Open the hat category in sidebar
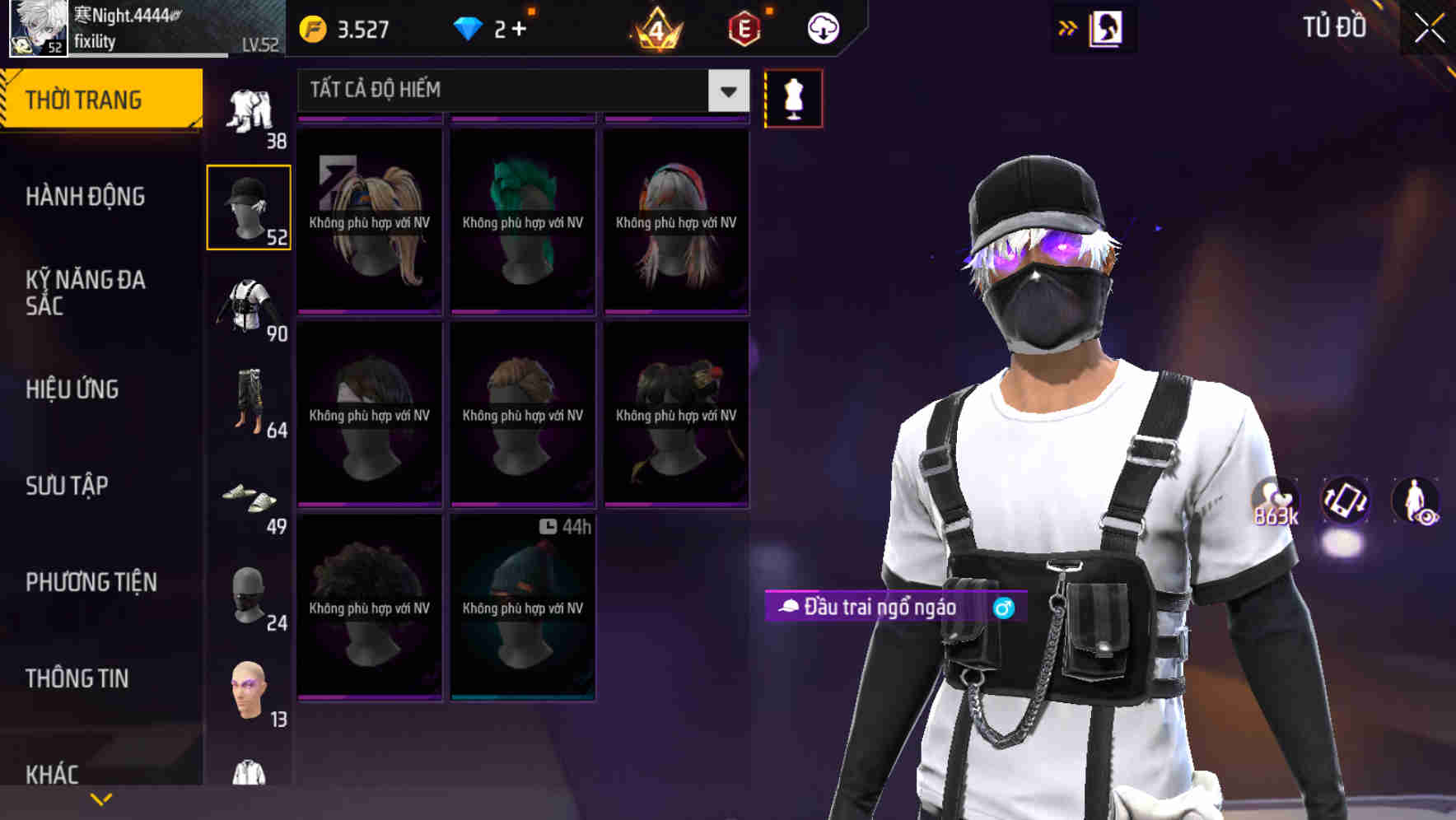Screen dimensions: 1456x820 (x=249, y=204)
